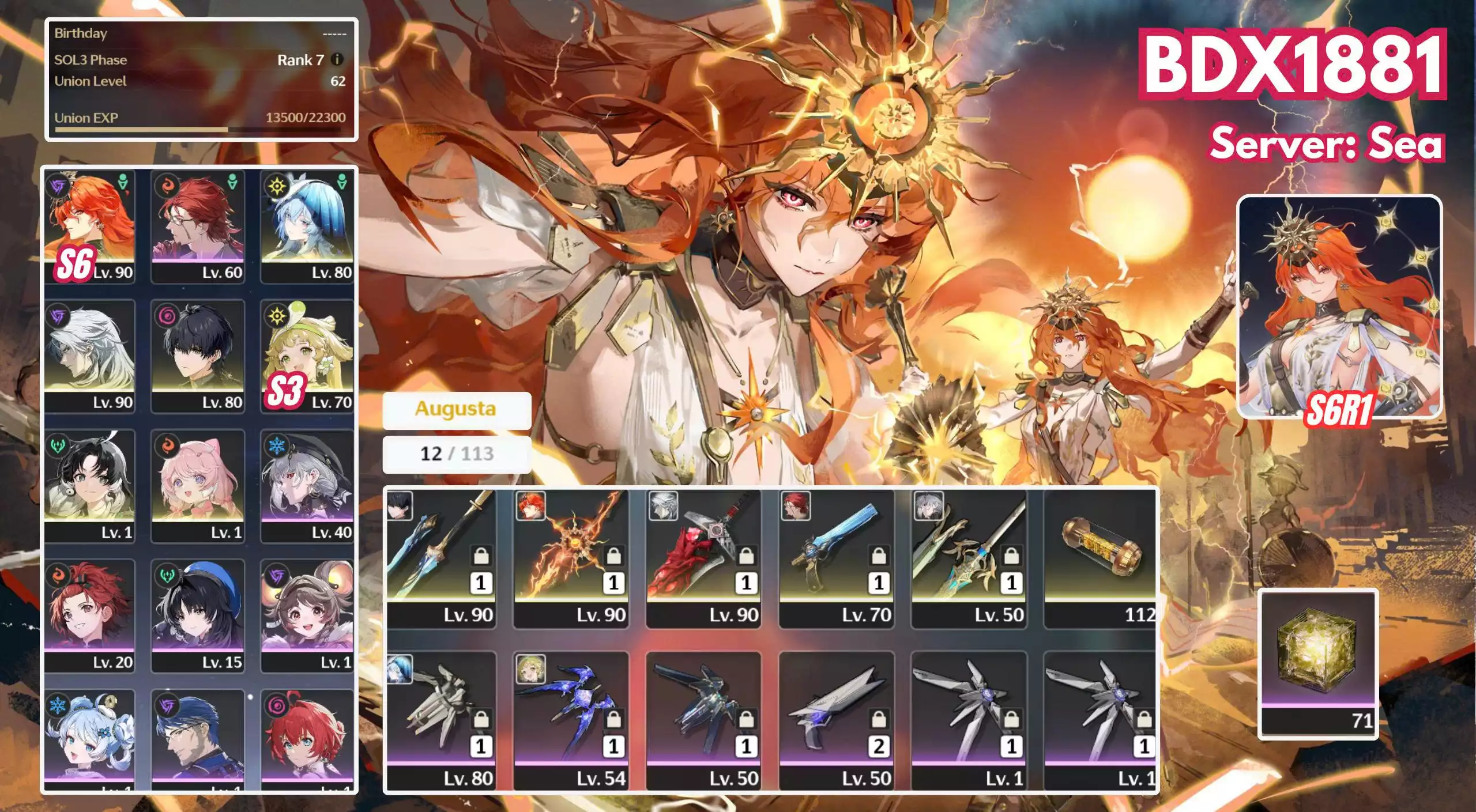The height and width of the screenshot is (812, 1476).
Task: Select the fiery sun weapon at Lv. 90
Action: click(571, 558)
